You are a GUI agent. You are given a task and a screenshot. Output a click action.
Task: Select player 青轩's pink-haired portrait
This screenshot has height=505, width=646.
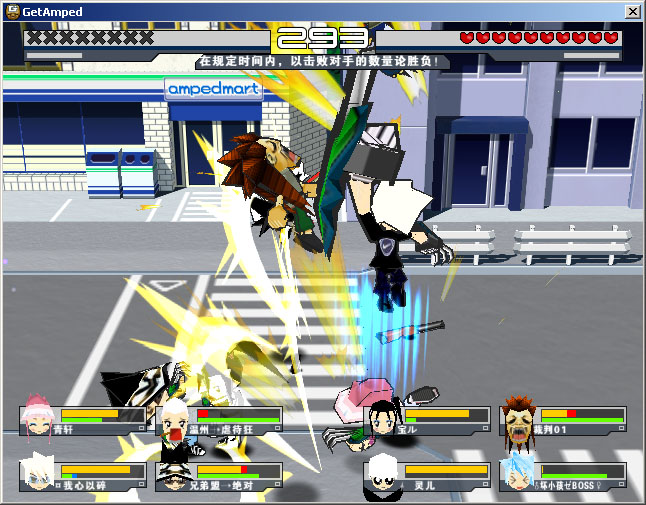pos(39,420)
